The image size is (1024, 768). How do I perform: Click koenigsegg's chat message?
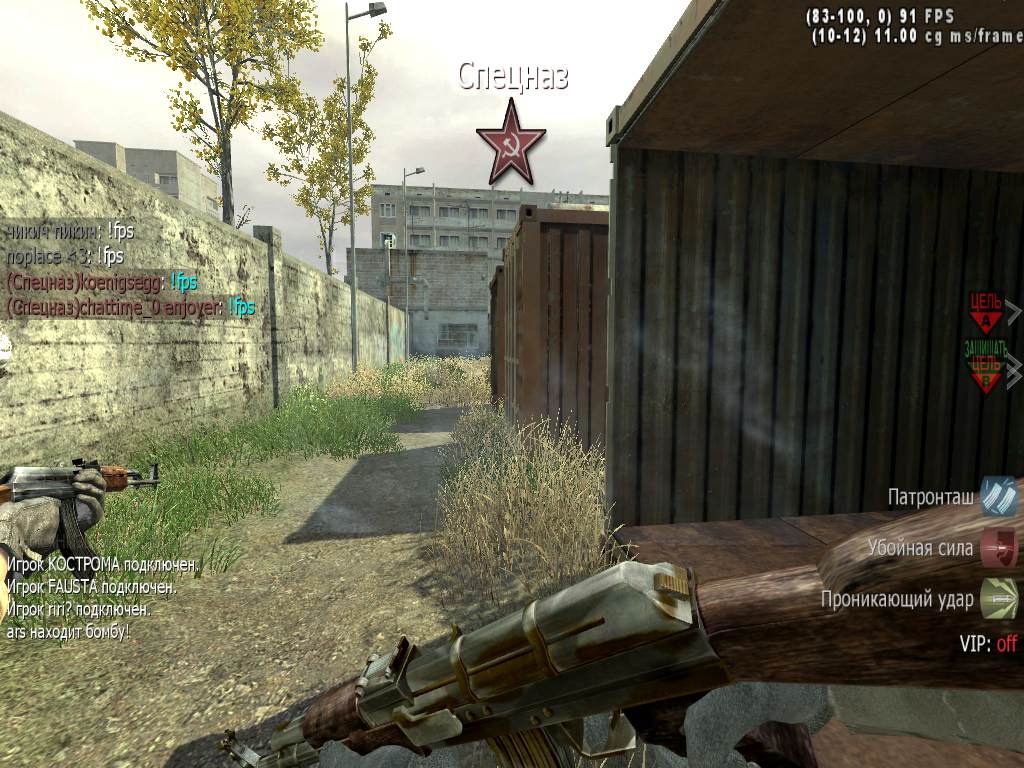102,282
